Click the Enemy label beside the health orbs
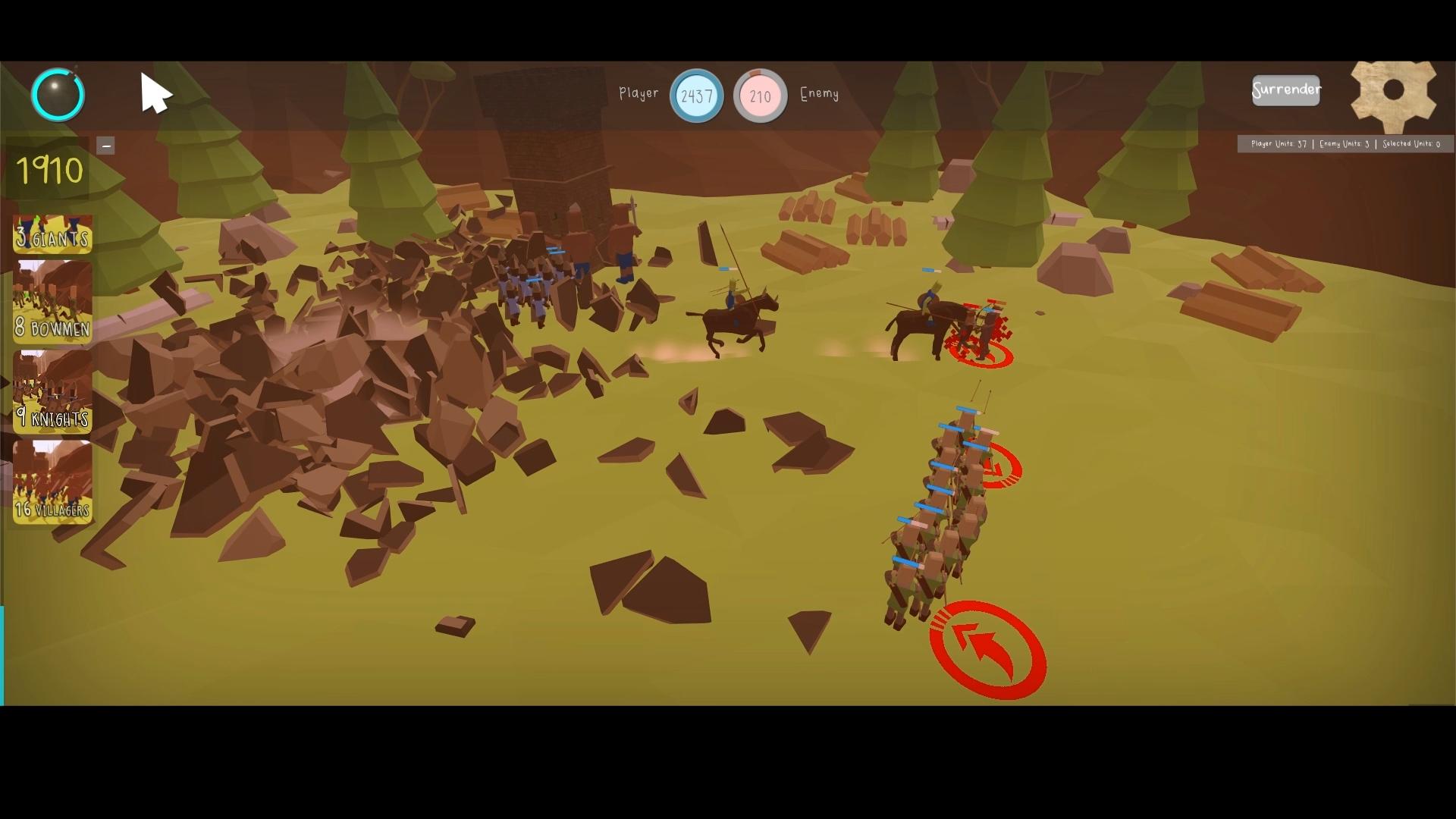 coord(820,96)
